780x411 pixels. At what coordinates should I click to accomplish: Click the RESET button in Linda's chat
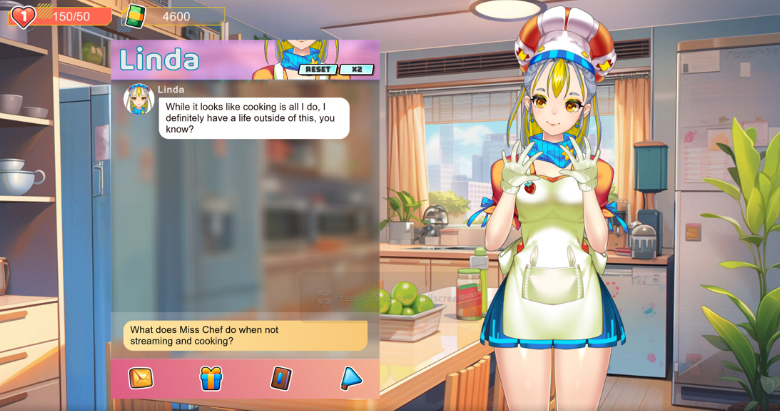[318, 70]
